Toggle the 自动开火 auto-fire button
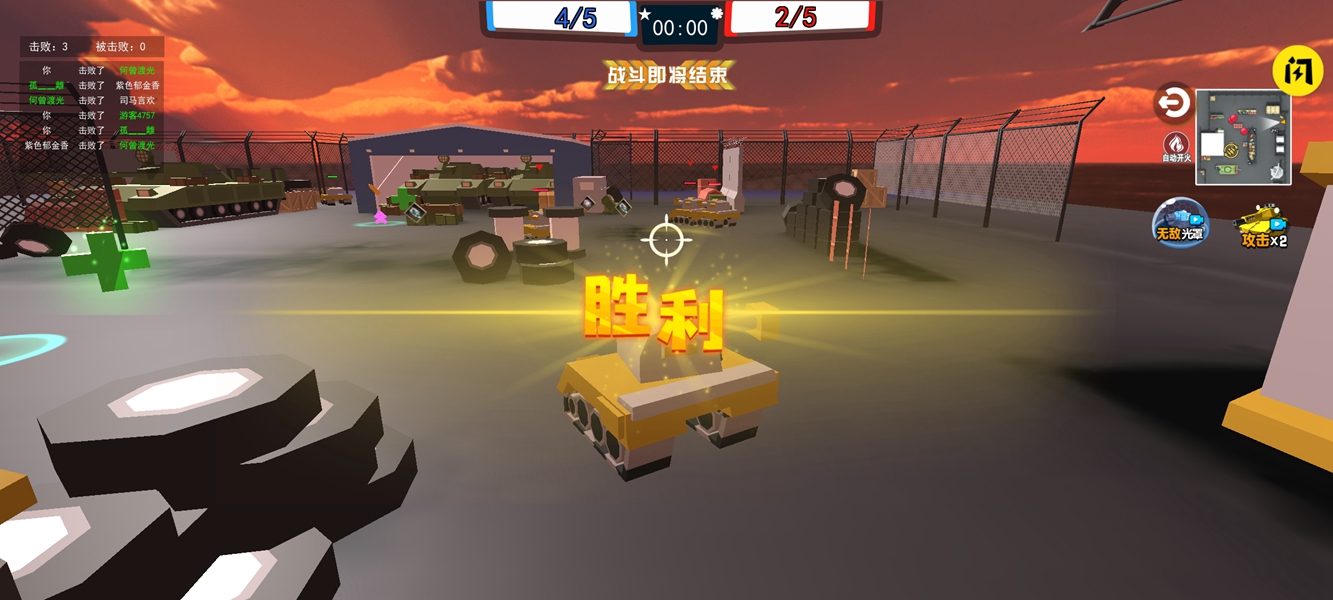Screen dimensions: 1333x600 click(1176, 147)
